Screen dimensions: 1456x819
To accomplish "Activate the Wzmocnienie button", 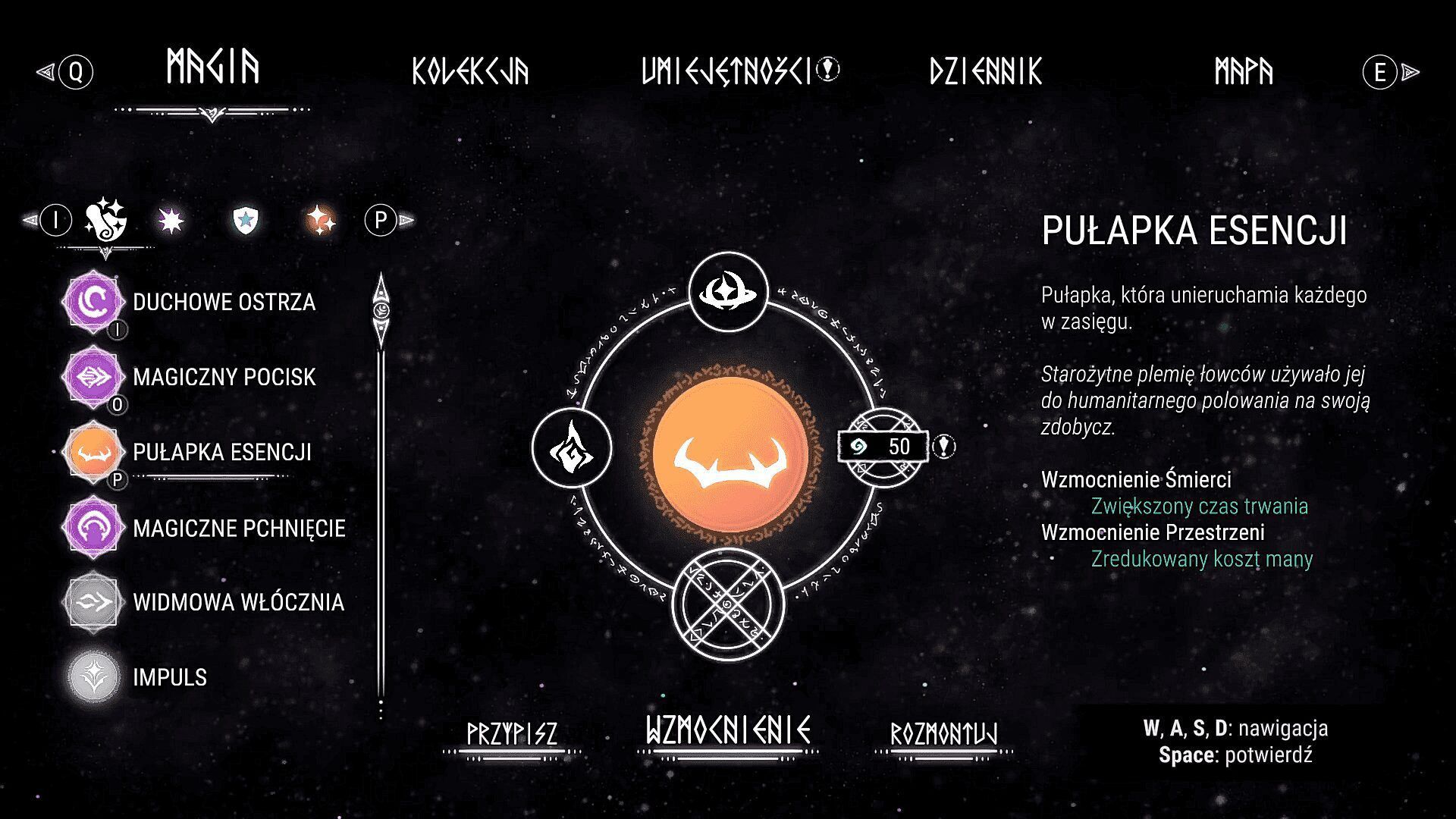I will coord(728,731).
